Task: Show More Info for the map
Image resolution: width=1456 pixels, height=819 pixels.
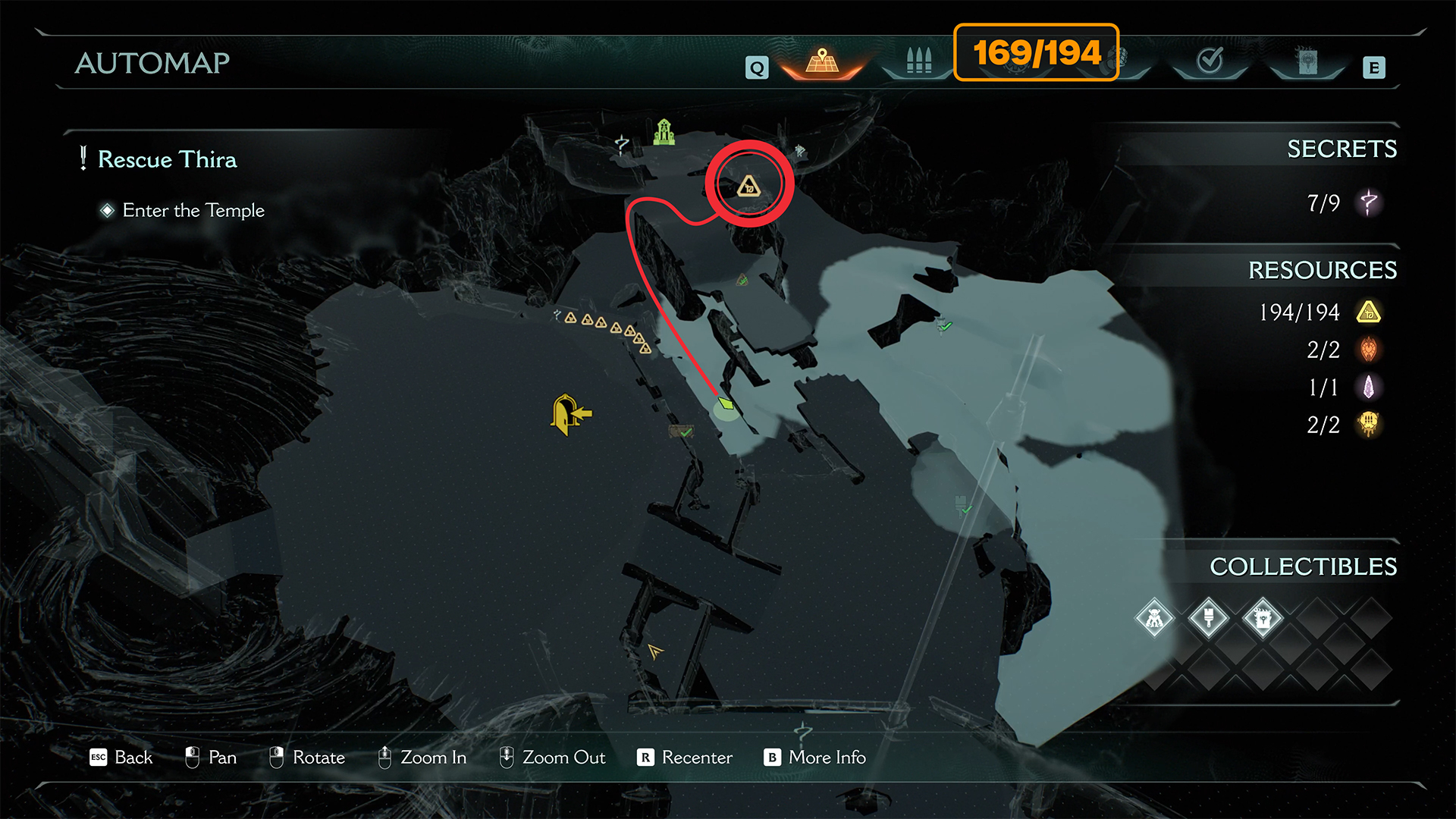Action: pos(815,758)
